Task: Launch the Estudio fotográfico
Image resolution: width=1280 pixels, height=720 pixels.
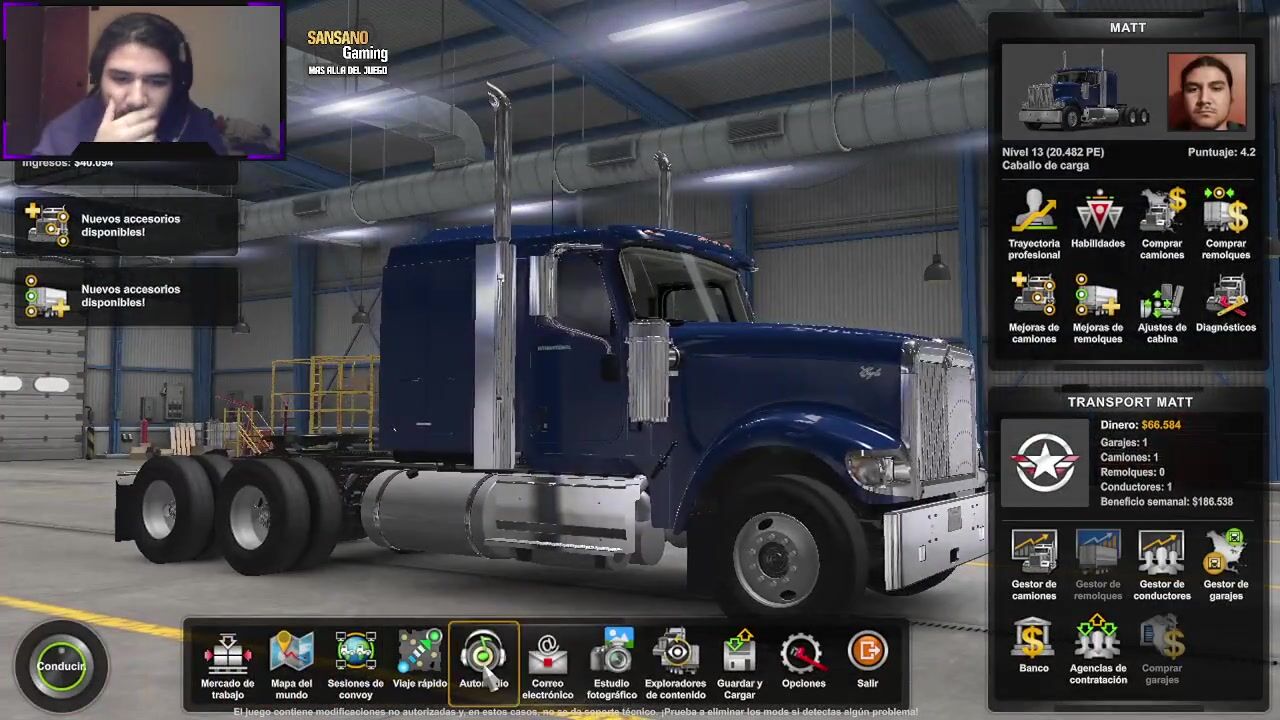Action: pyautogui.click(x=611, y=662)
